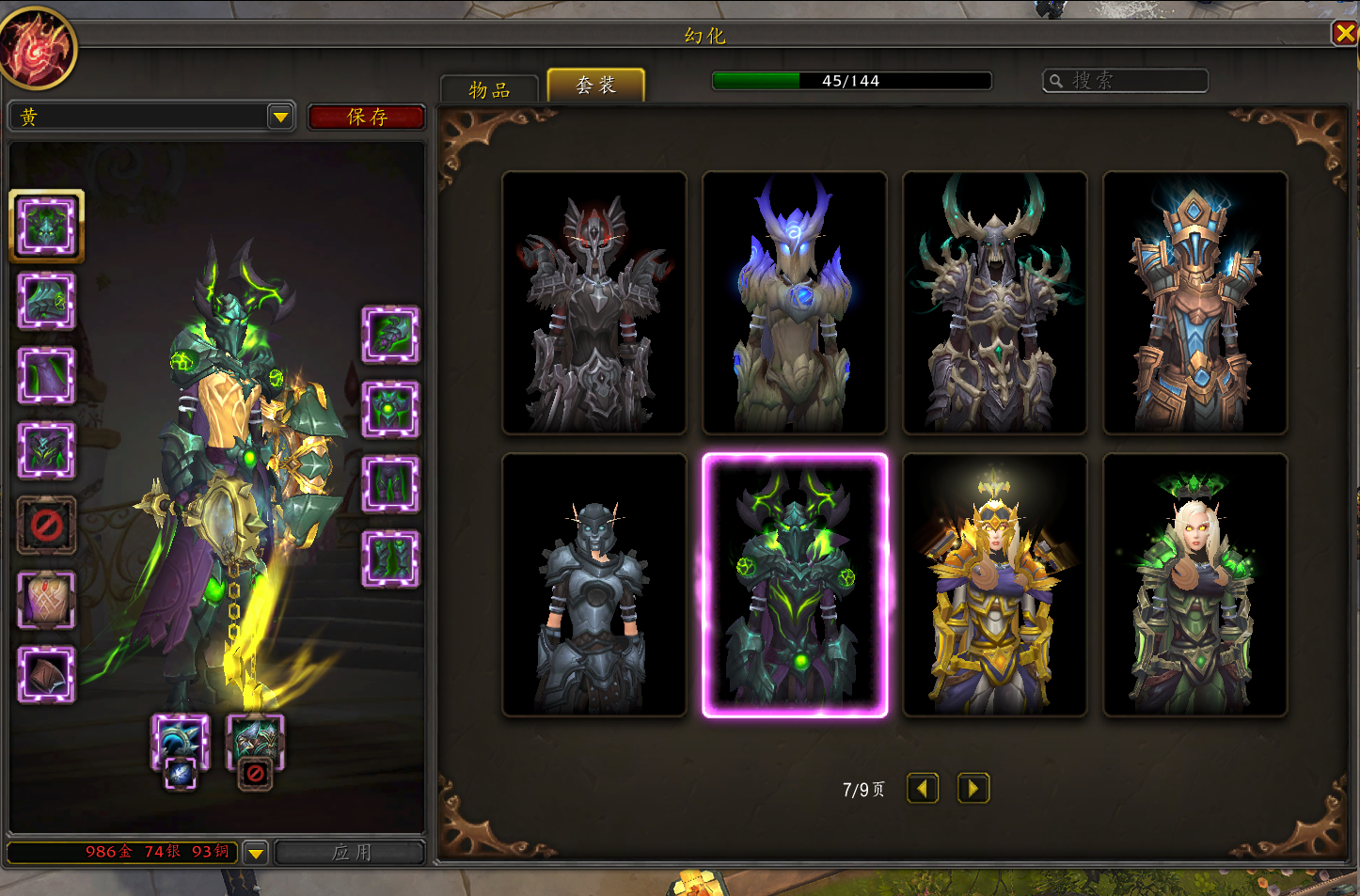Switch to the 套装 tab
The image size is (1360, 896).
pos(595,86)
